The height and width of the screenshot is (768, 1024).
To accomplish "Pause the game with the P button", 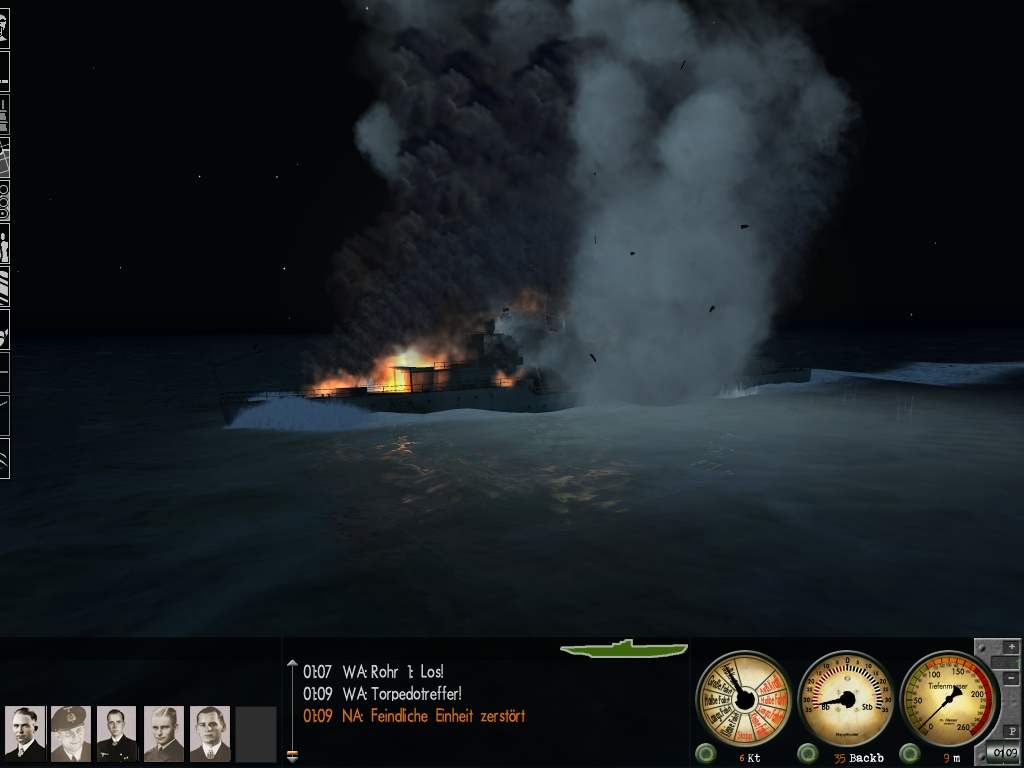I will (1010, 729).
